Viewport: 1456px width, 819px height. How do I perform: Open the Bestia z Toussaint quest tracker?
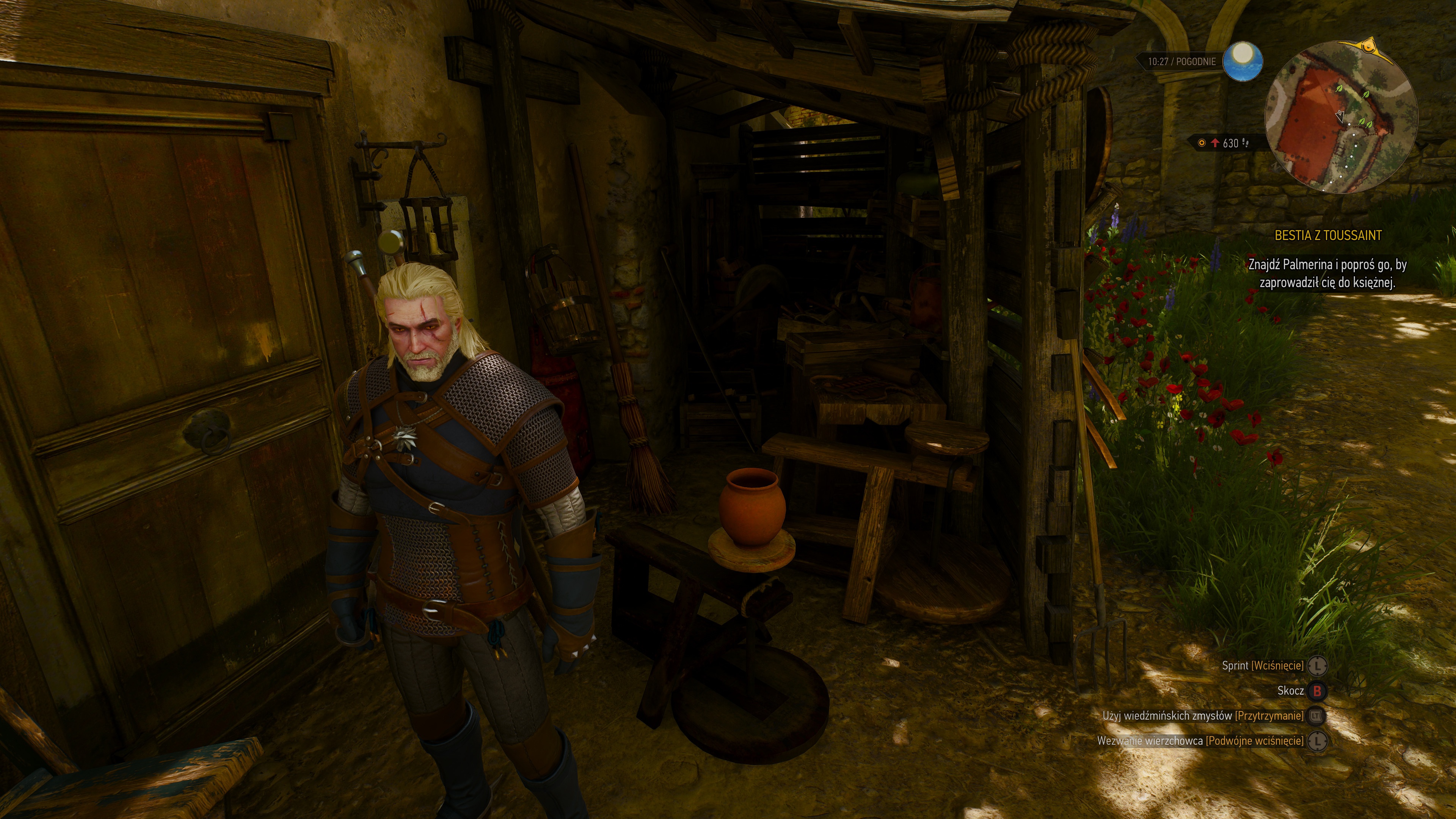click(x=1328, y=236)
